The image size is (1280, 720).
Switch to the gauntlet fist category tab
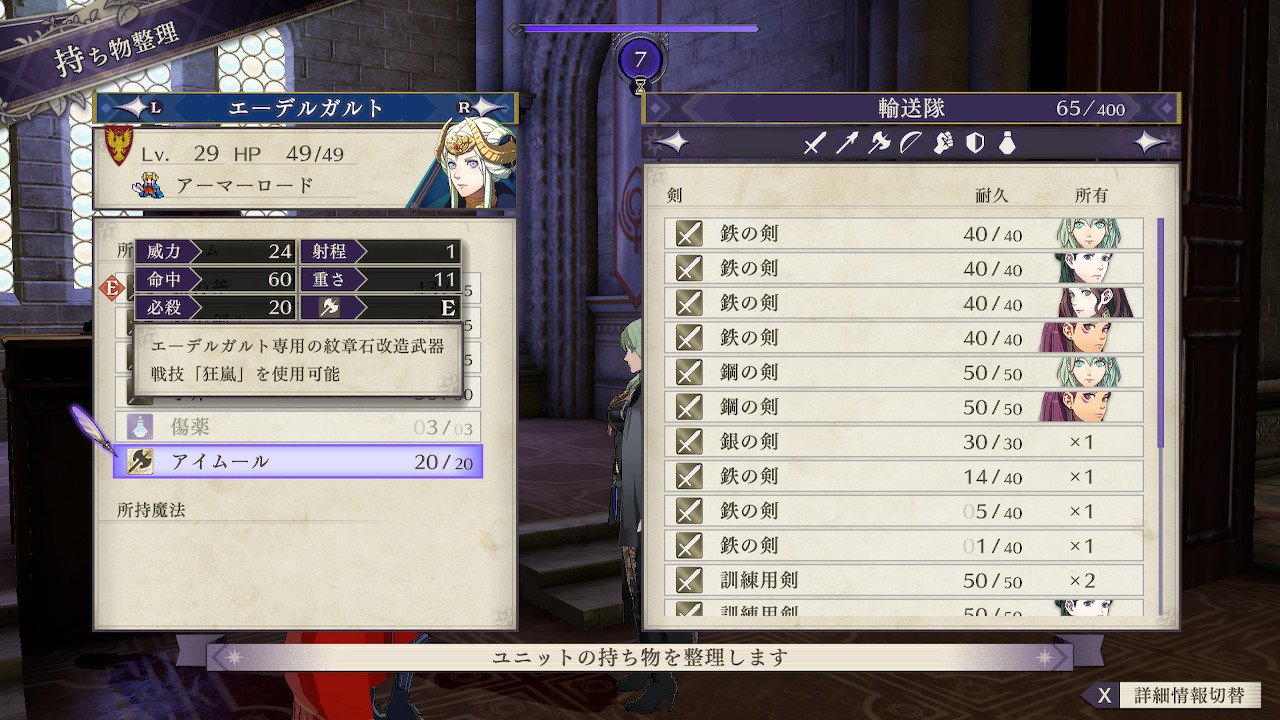click(x=942, y=143)
